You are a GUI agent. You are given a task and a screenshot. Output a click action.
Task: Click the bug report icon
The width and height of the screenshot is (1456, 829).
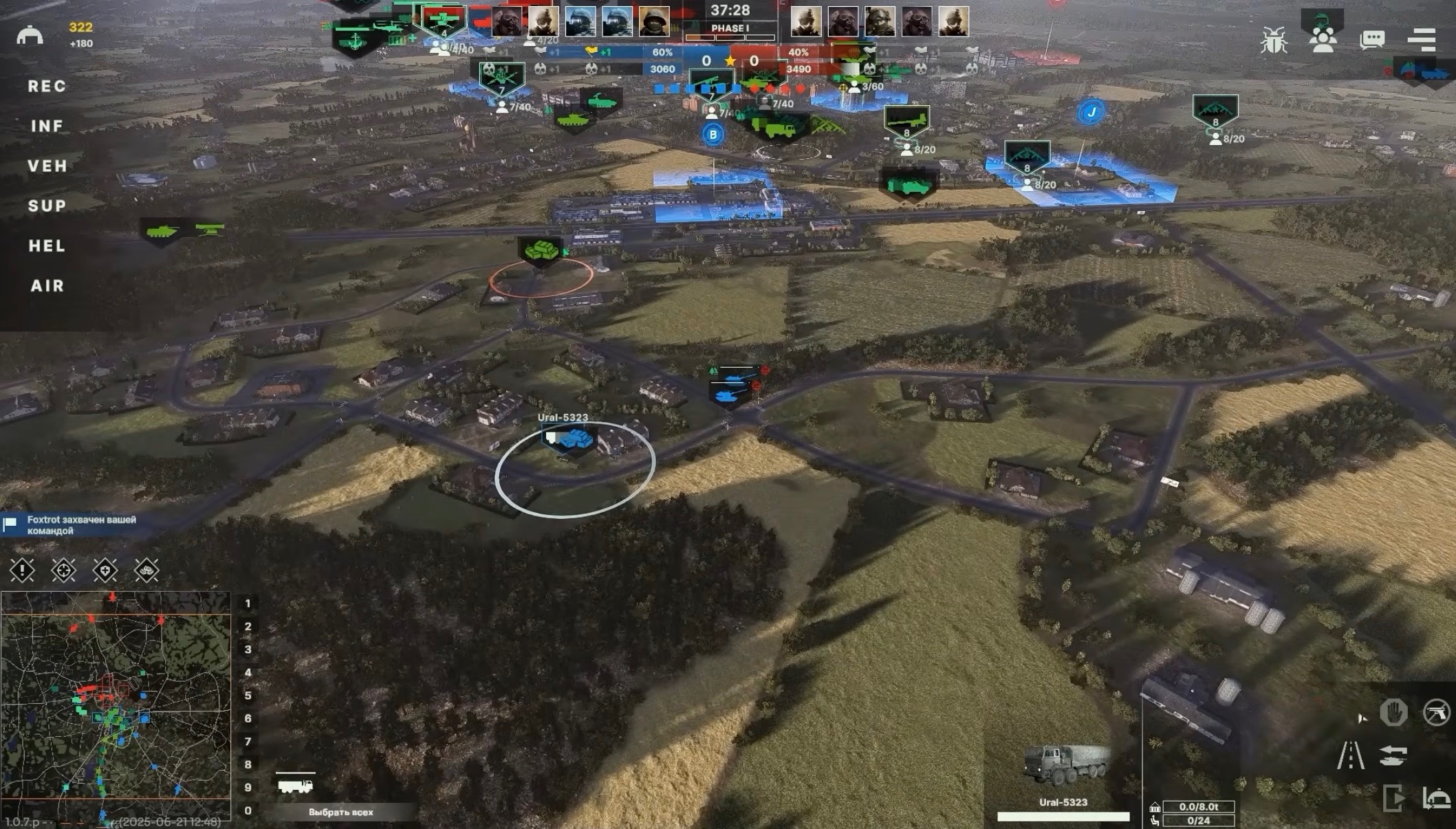point(1274,40)
